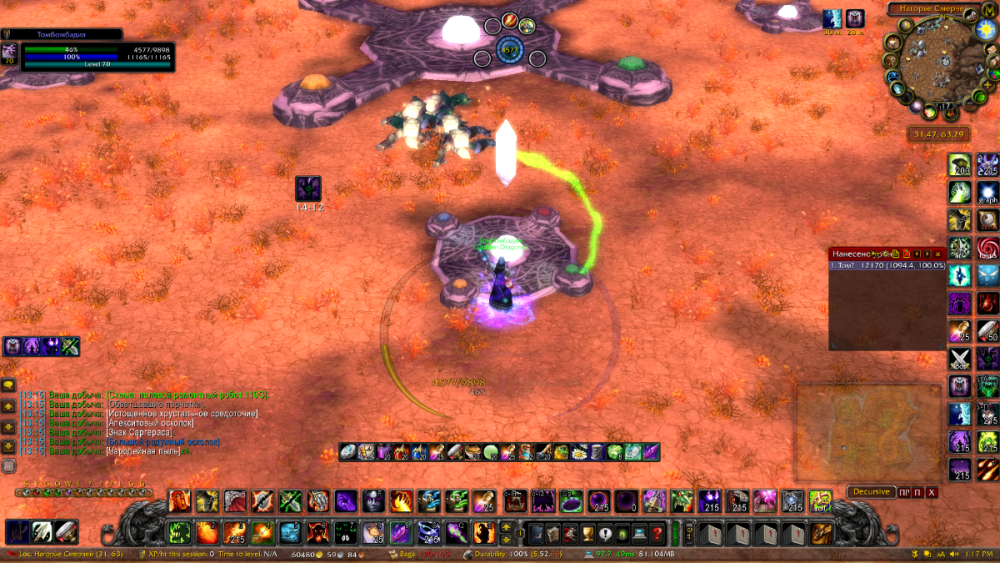Select the damage meter player row
The image size is (1000, 563).
click(887, 267)
